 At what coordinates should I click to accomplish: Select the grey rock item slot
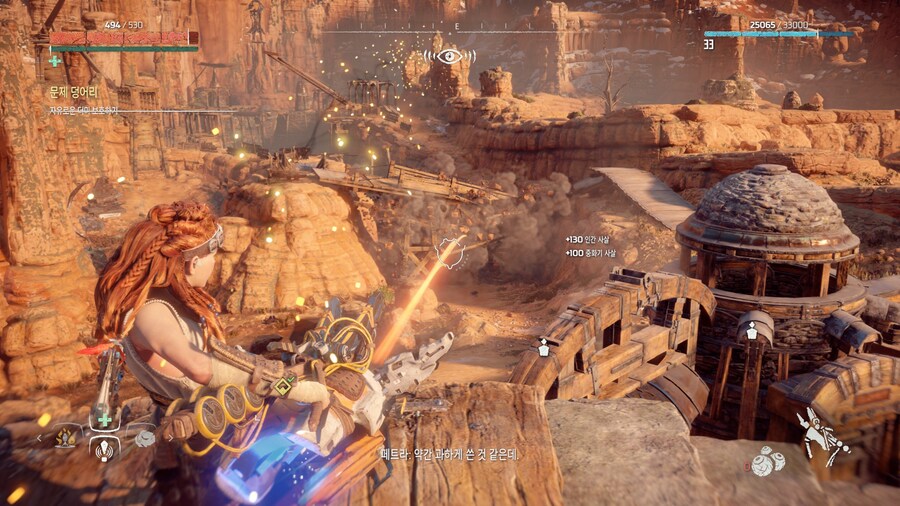[145, 438]
